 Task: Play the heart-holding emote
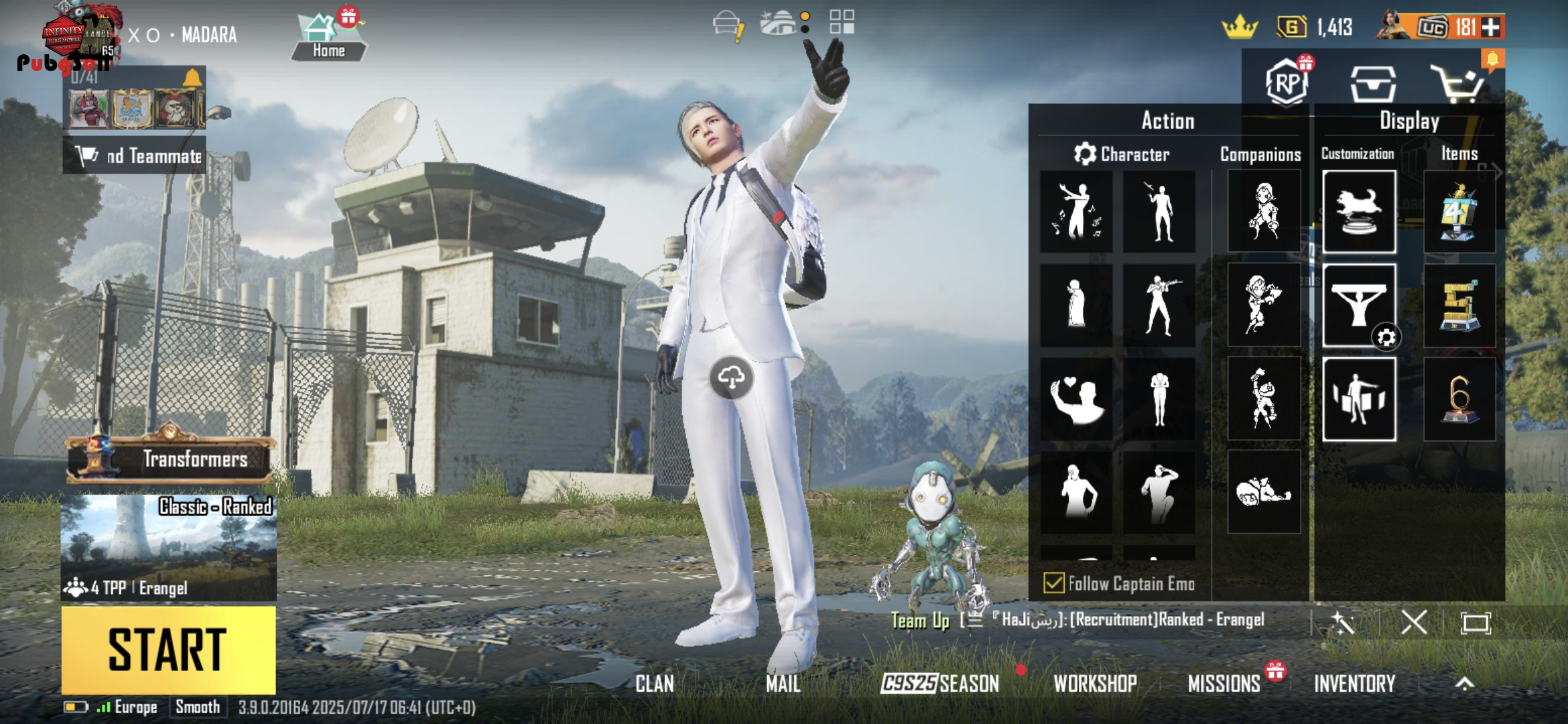(x=1076, y=400)
